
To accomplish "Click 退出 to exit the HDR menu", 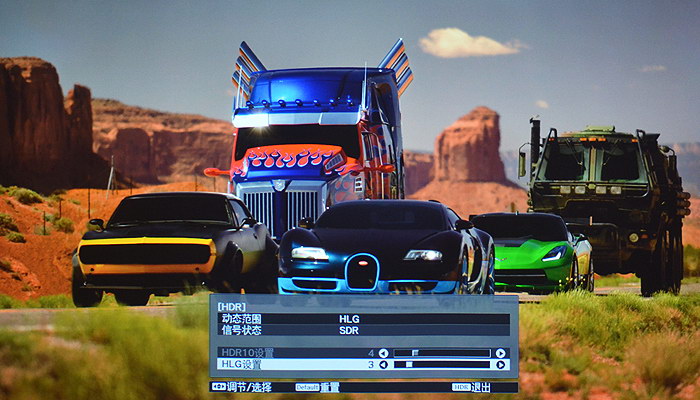I will point(481,387).
